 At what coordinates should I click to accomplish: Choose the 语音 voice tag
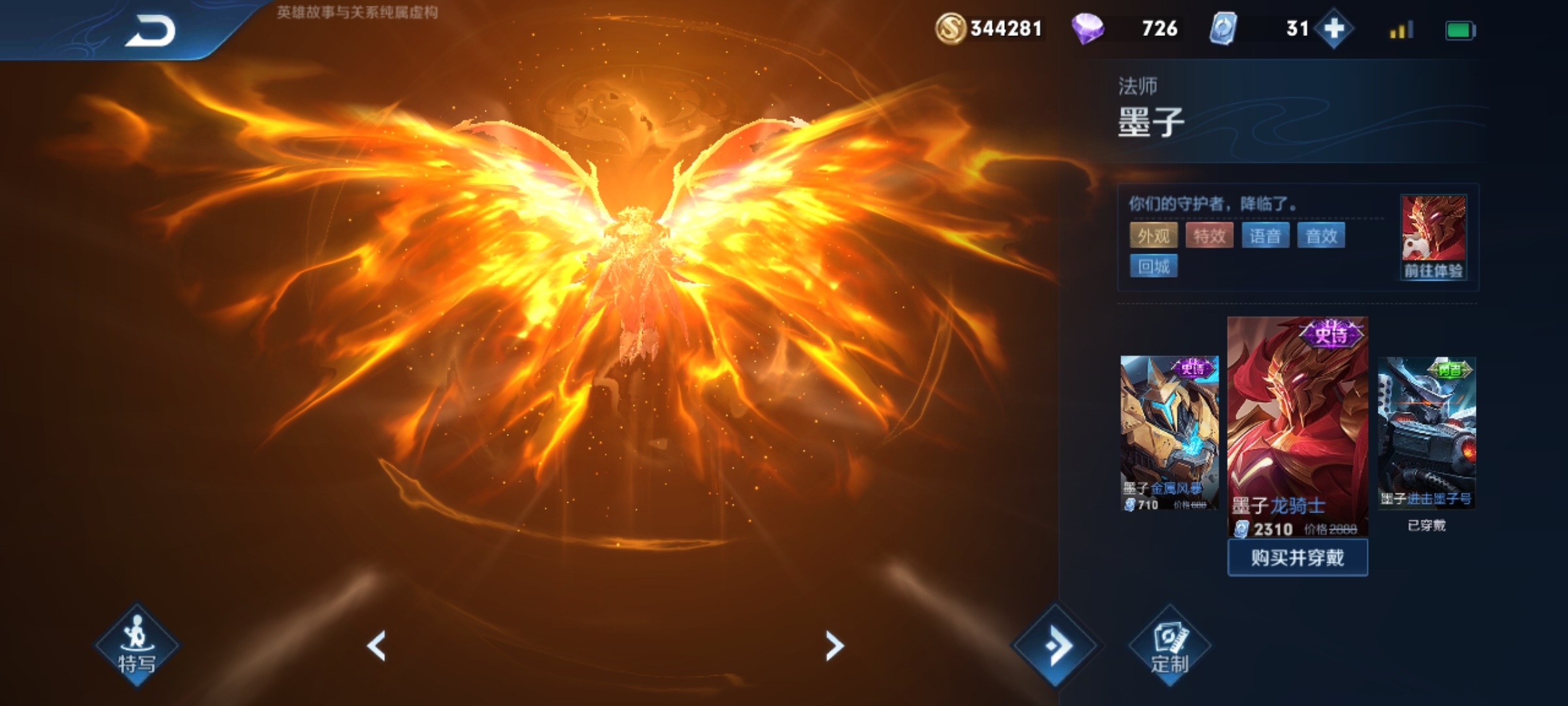click(x=1265, y=235)
